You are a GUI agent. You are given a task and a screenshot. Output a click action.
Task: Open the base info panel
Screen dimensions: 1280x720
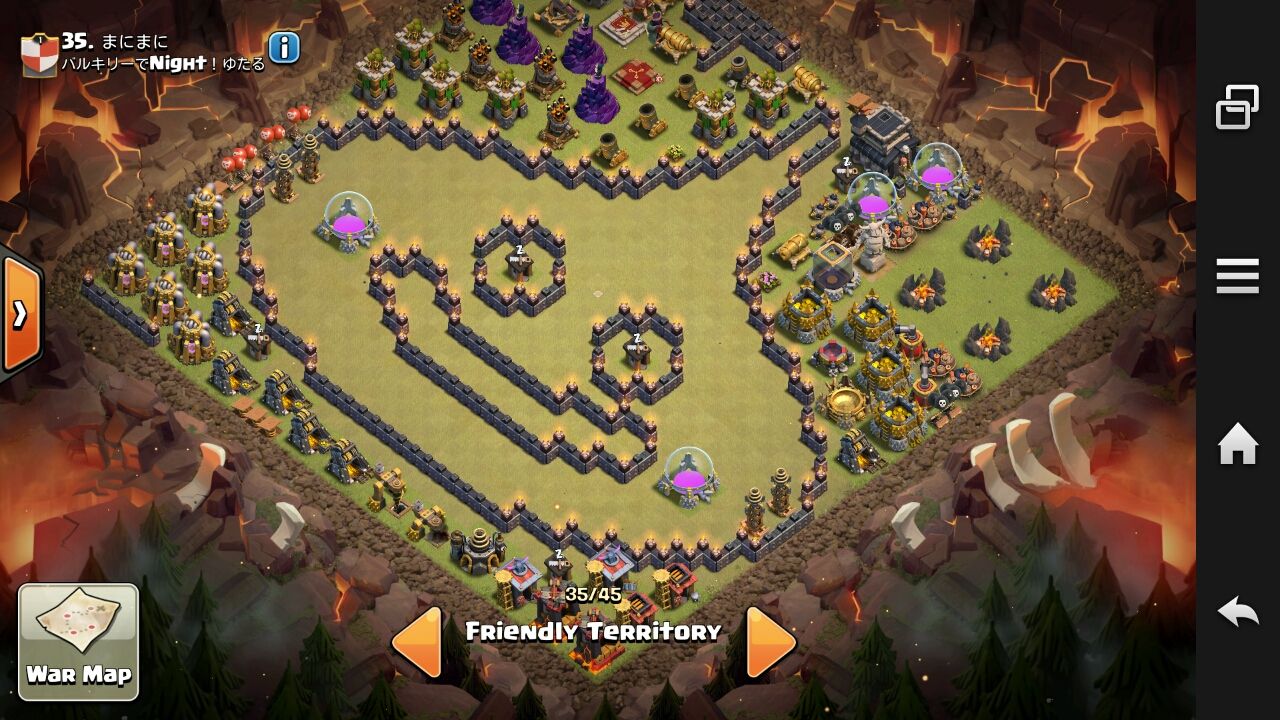pyautogui.click(x=282, y=47)
